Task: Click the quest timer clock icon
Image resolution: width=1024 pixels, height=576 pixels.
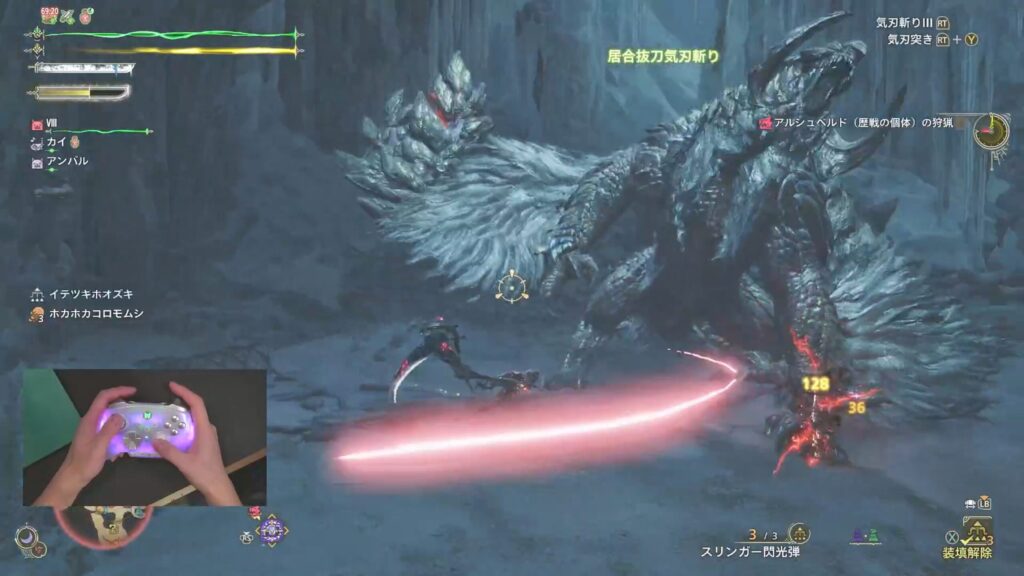Action: click(x=991, y=129)
